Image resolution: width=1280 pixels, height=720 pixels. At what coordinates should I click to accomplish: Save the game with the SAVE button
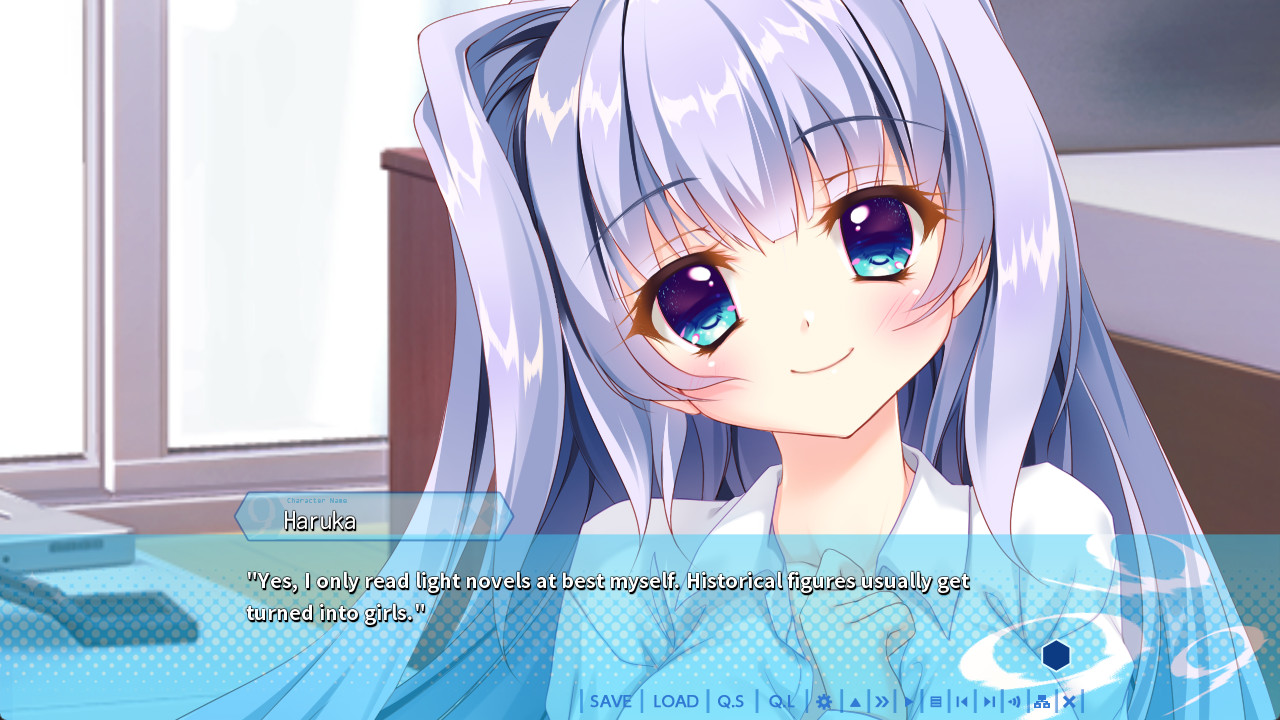611,701
